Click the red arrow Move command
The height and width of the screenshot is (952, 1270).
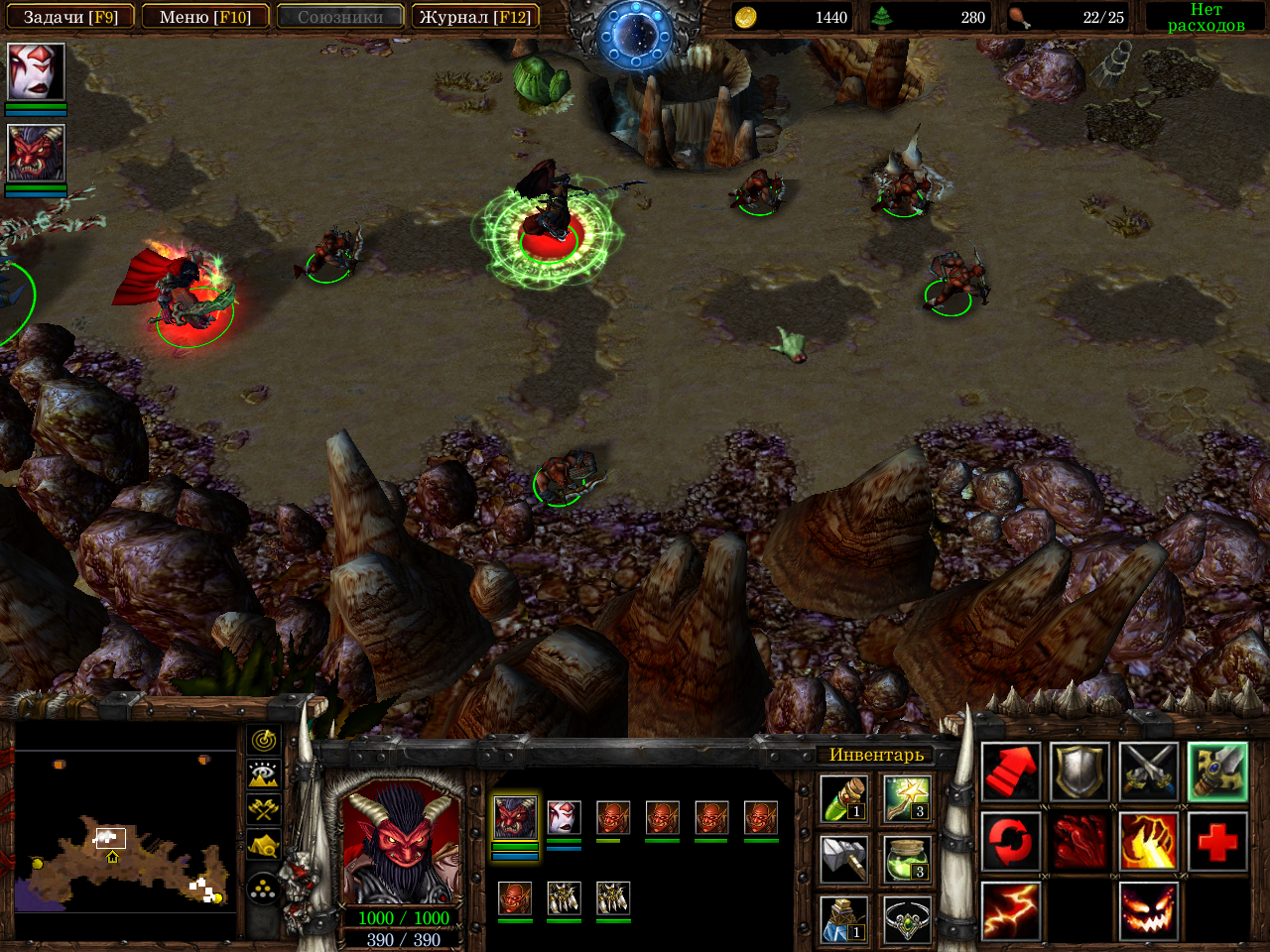click(x=1011, y=773)
